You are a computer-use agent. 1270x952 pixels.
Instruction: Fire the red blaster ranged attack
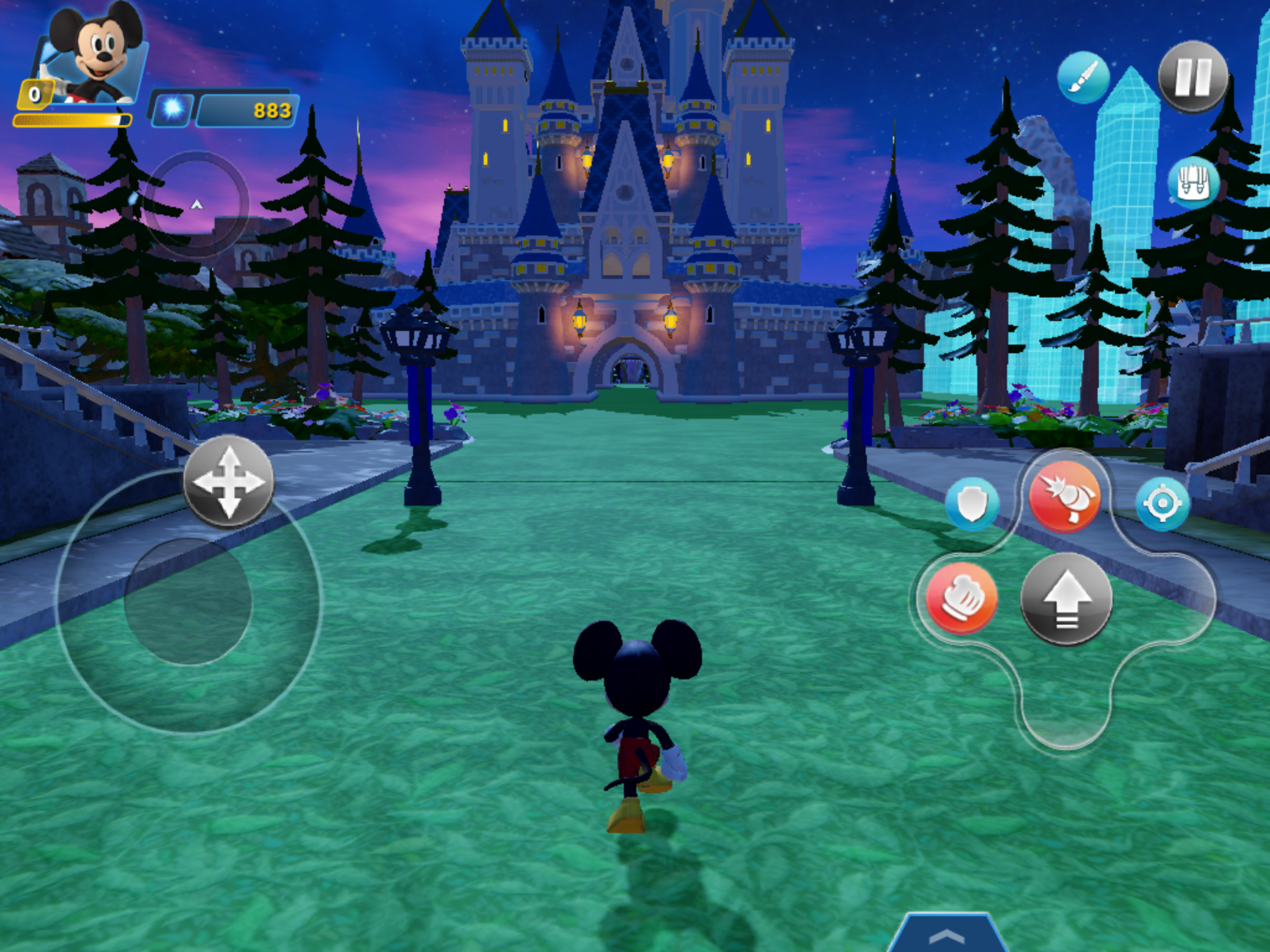(1064, 496)
